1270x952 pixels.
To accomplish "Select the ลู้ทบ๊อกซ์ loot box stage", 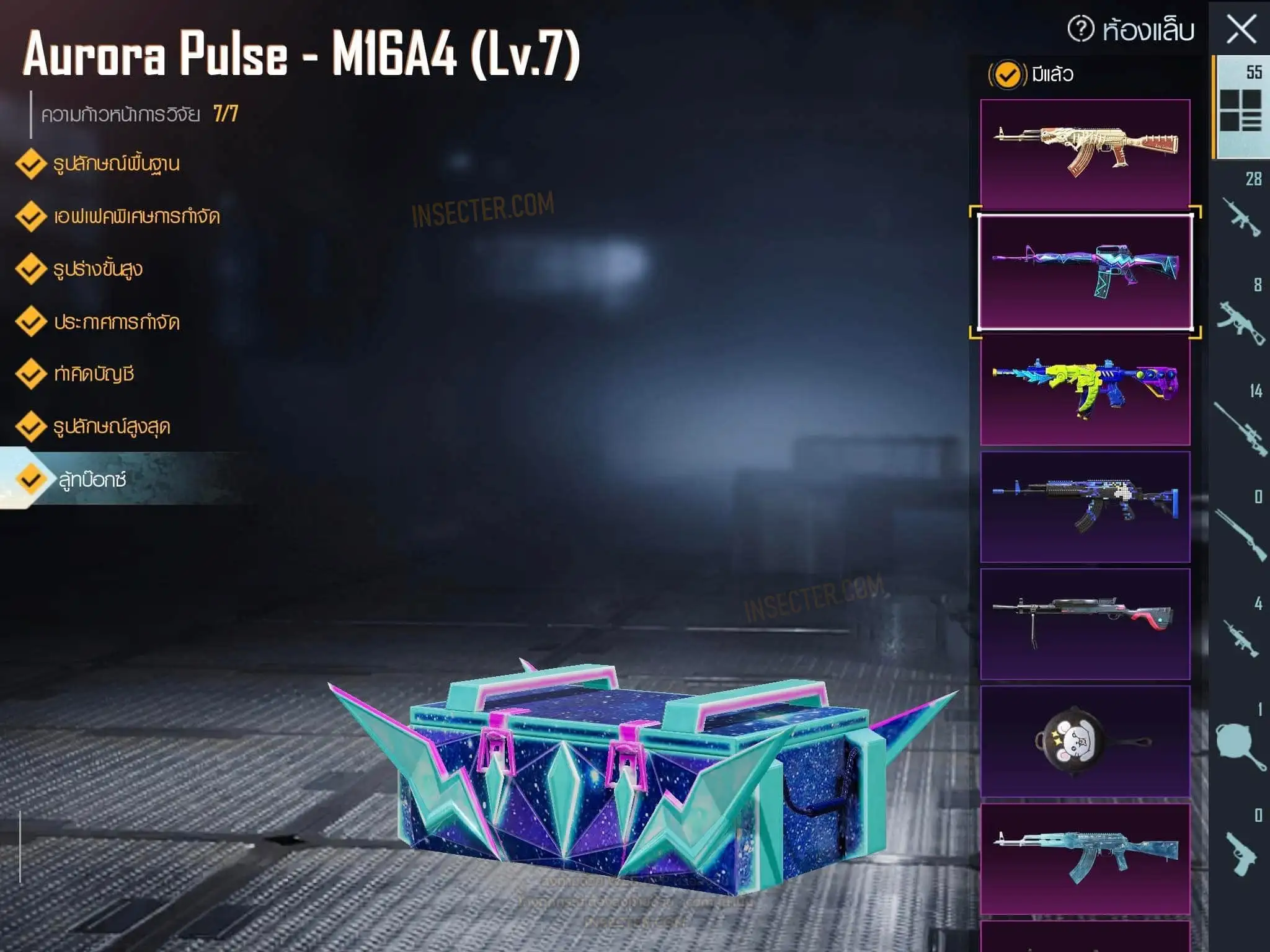I will [92, 480].
